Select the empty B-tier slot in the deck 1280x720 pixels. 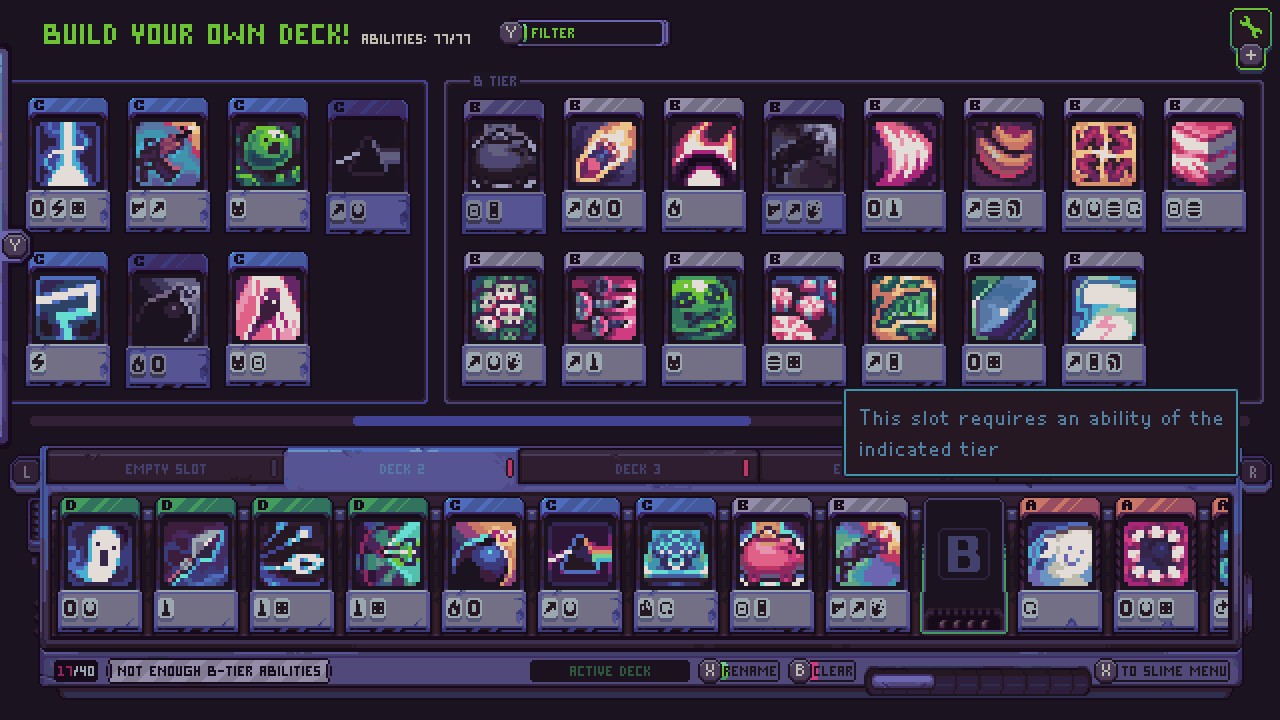tap(964, 560)
